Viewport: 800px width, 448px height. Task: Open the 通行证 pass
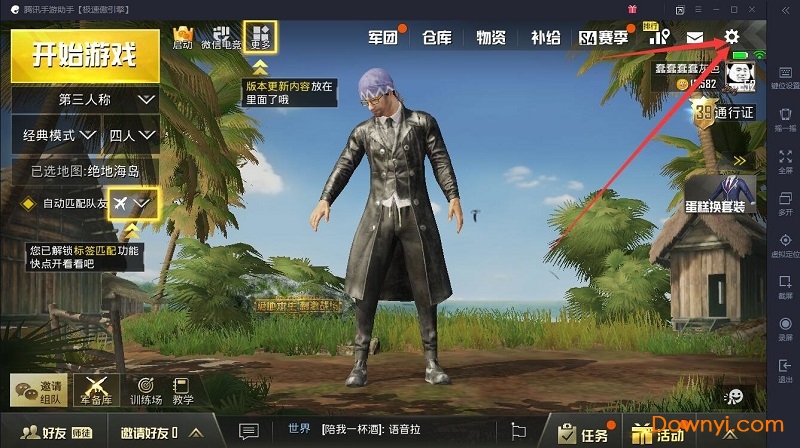[x=723, y=113]
